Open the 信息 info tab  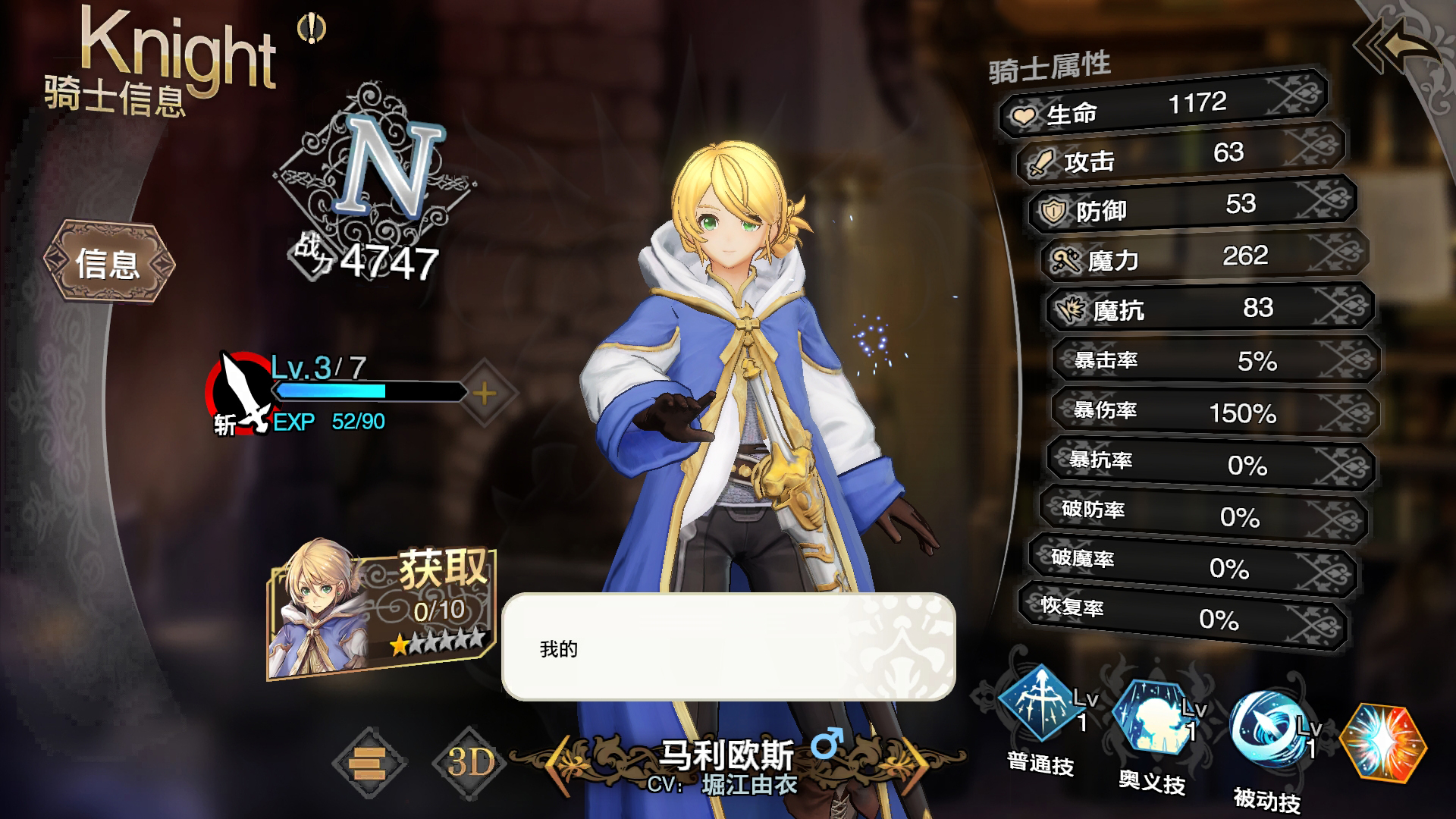point(108,263)
